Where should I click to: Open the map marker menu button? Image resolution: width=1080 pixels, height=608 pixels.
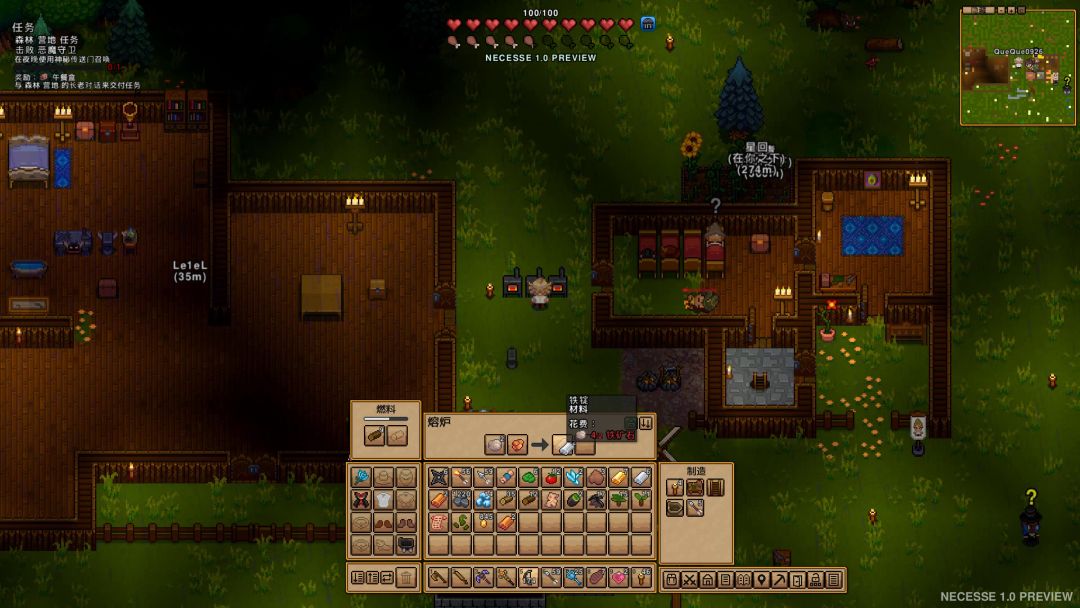point(761,579)
